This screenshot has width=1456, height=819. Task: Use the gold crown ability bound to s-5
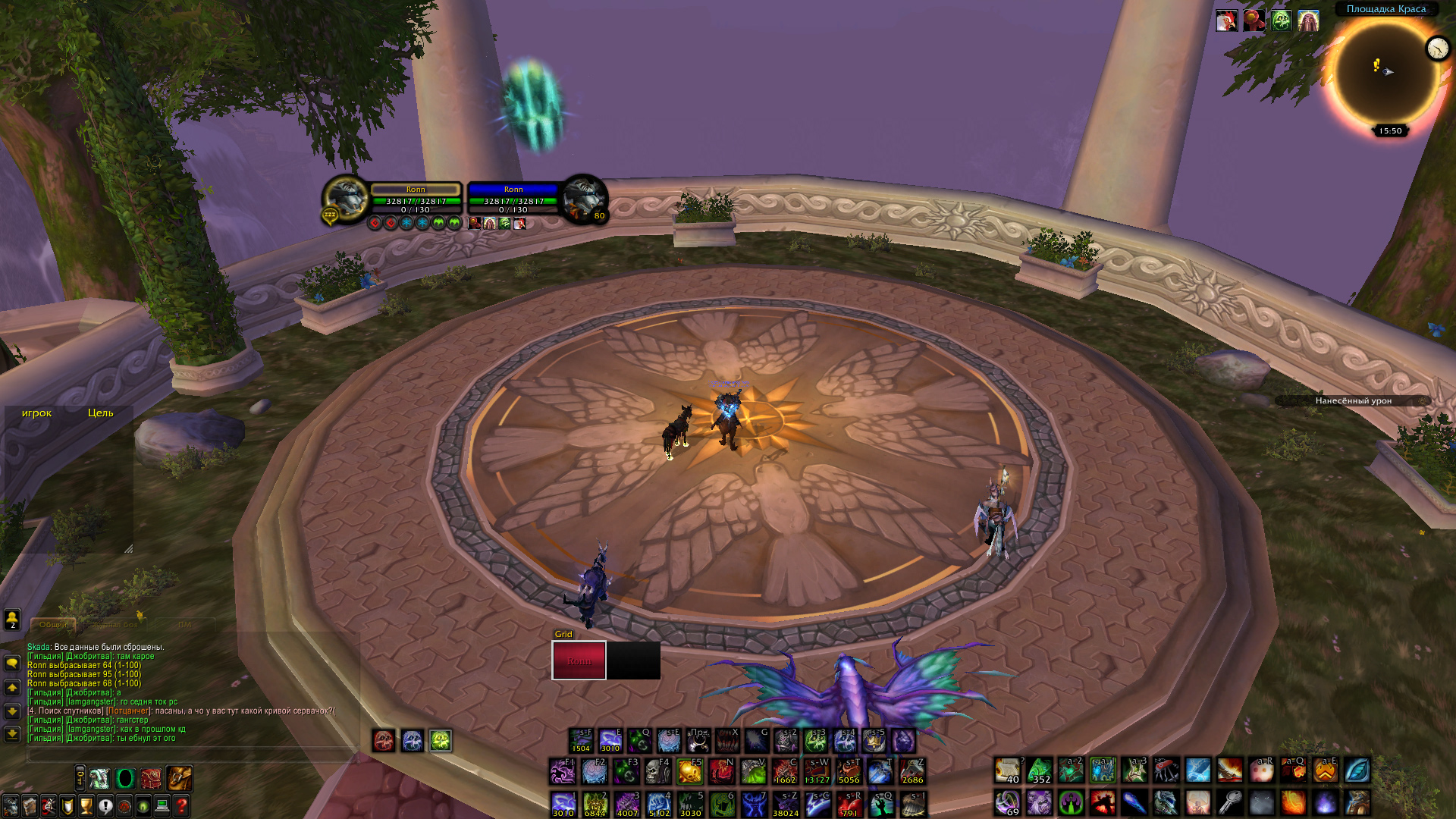(x=874, y=741)
